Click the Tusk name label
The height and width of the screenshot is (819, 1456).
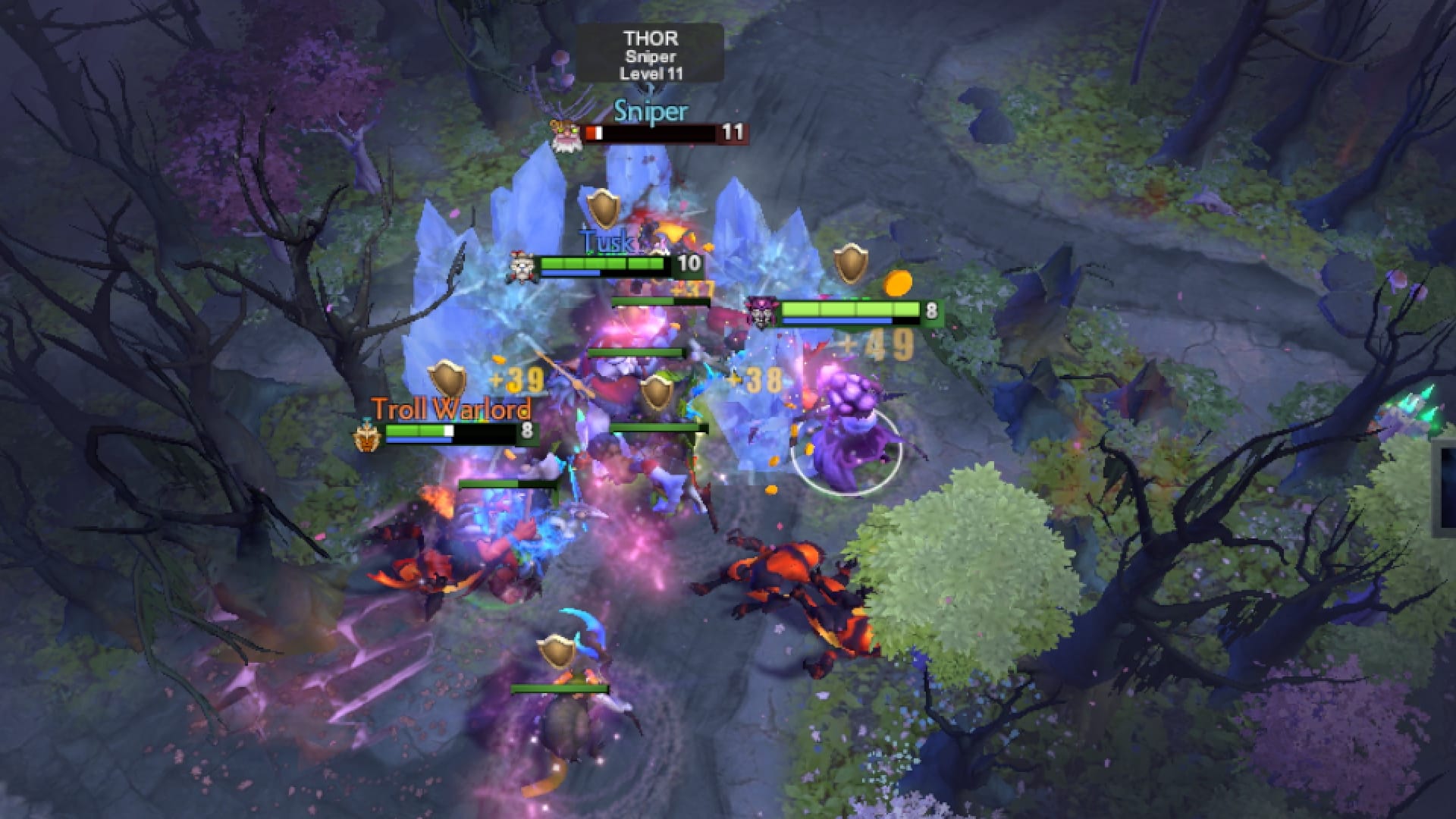click(x=607, y=241)
